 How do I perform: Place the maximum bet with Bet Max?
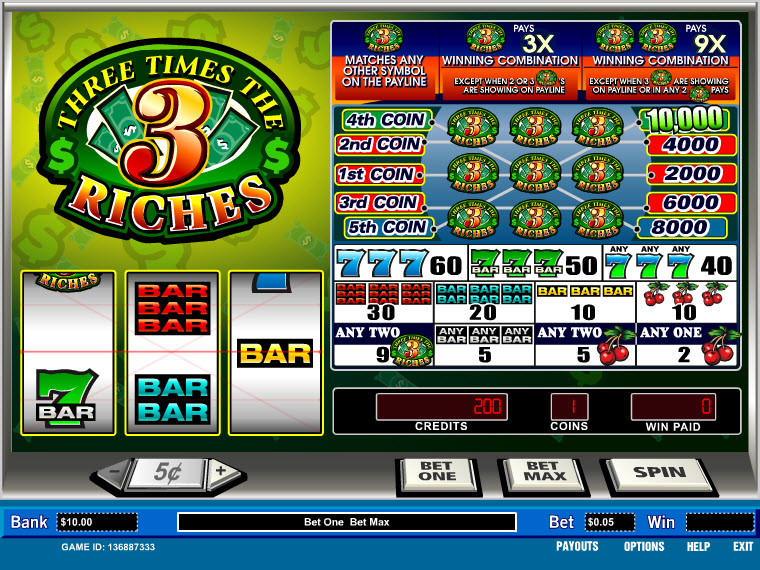point(542,473)
